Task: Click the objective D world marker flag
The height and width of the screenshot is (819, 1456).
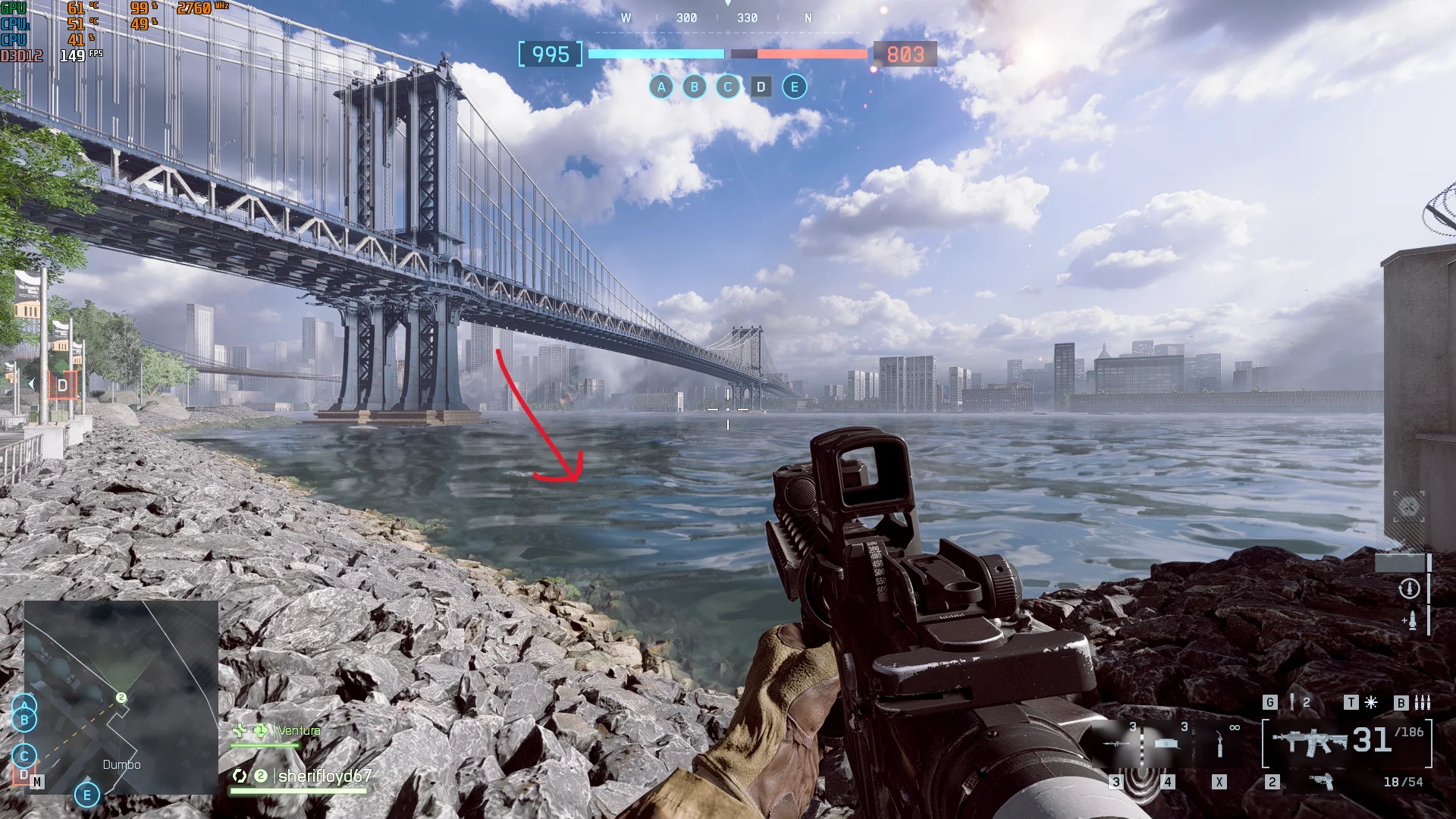Action: [x=62, y=385]
